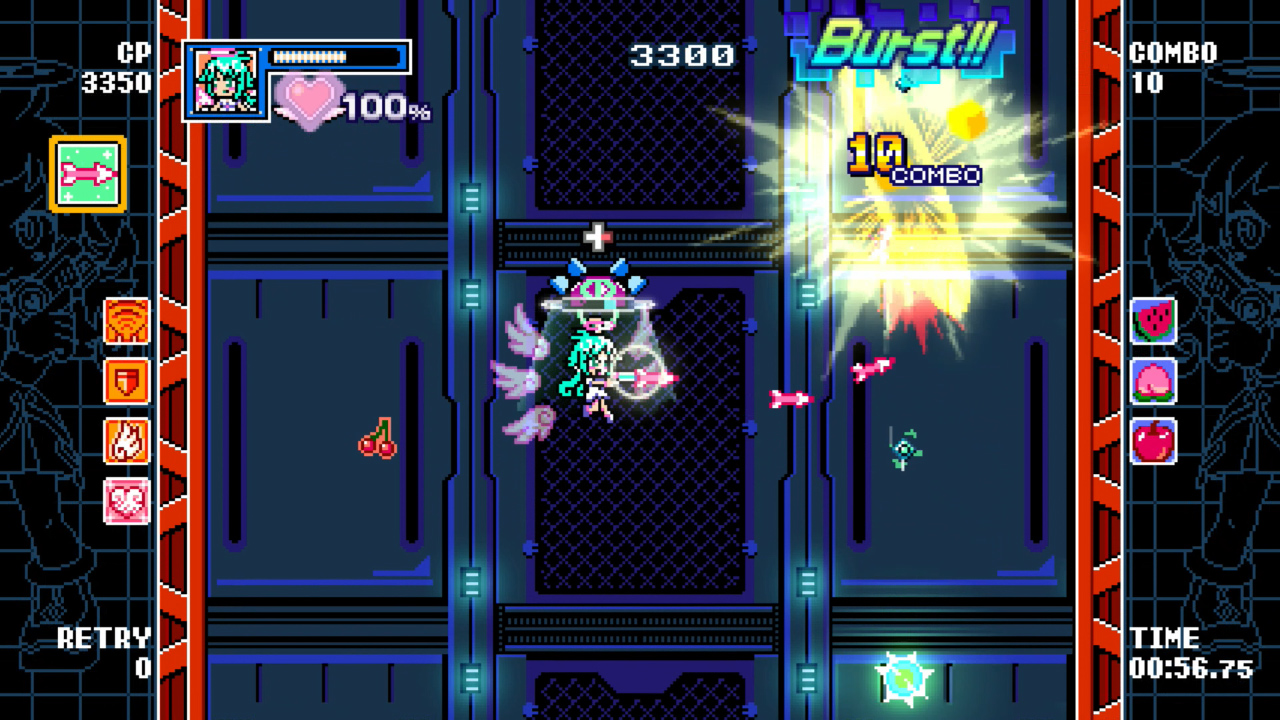
Task: Click the watermelon fruit icon
Action: tap(1155, 321)
